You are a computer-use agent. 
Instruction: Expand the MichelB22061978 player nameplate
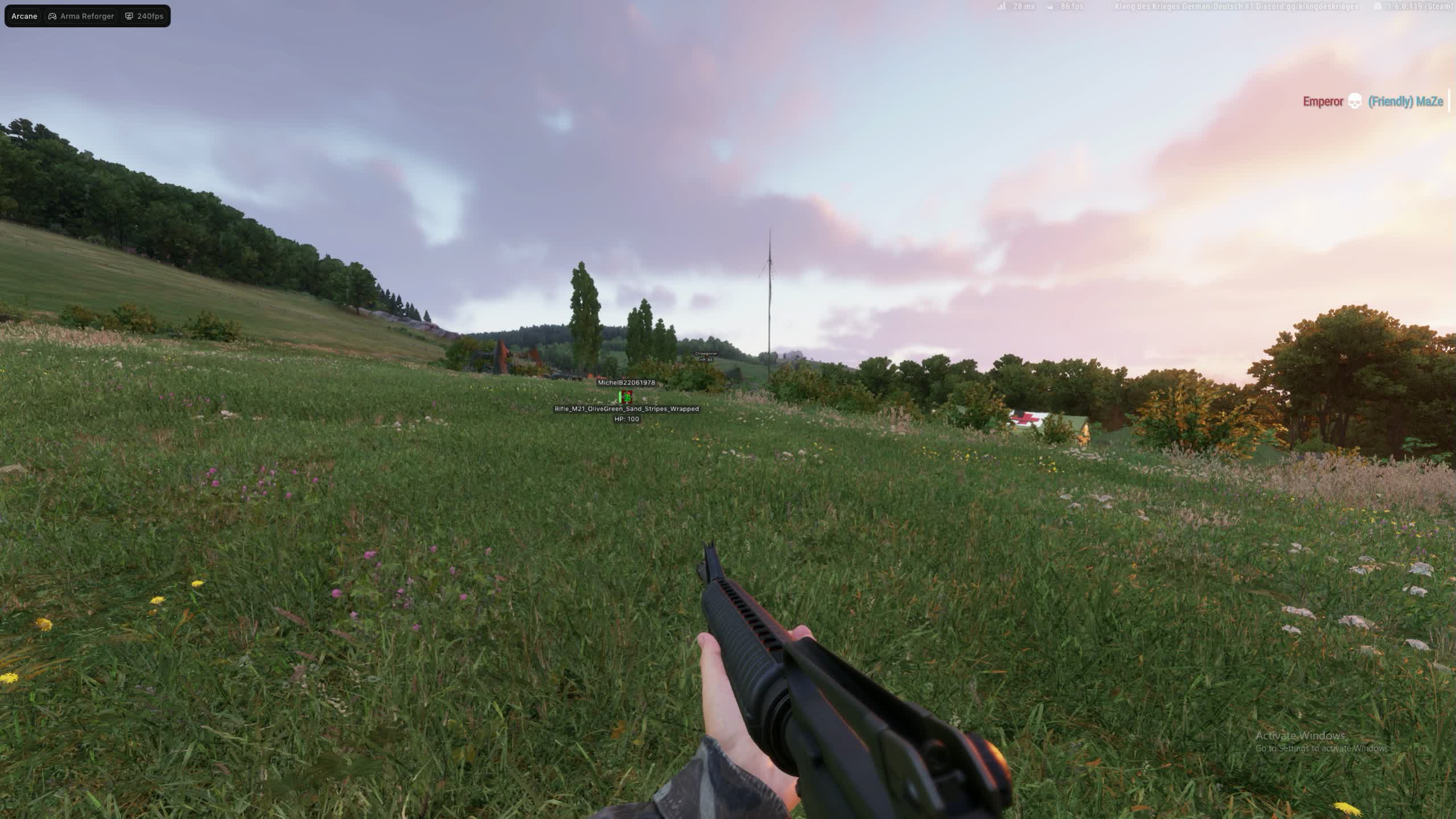click(626, 383)
